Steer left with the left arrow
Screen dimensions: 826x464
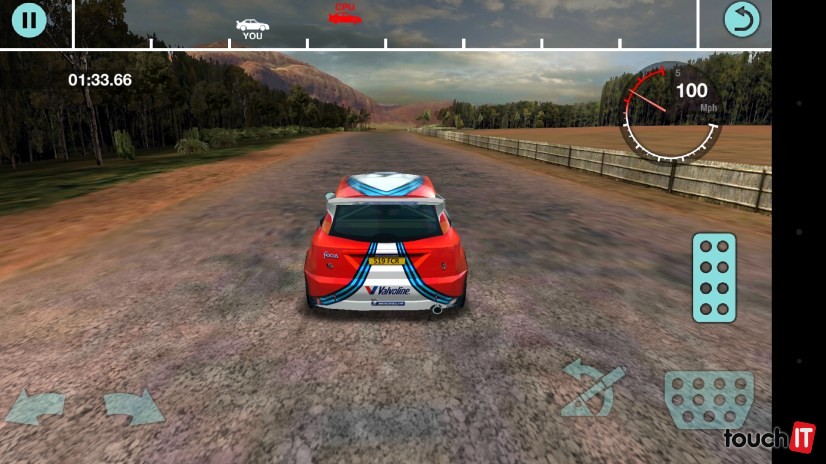pyautogui.click(x=36, y=407)
